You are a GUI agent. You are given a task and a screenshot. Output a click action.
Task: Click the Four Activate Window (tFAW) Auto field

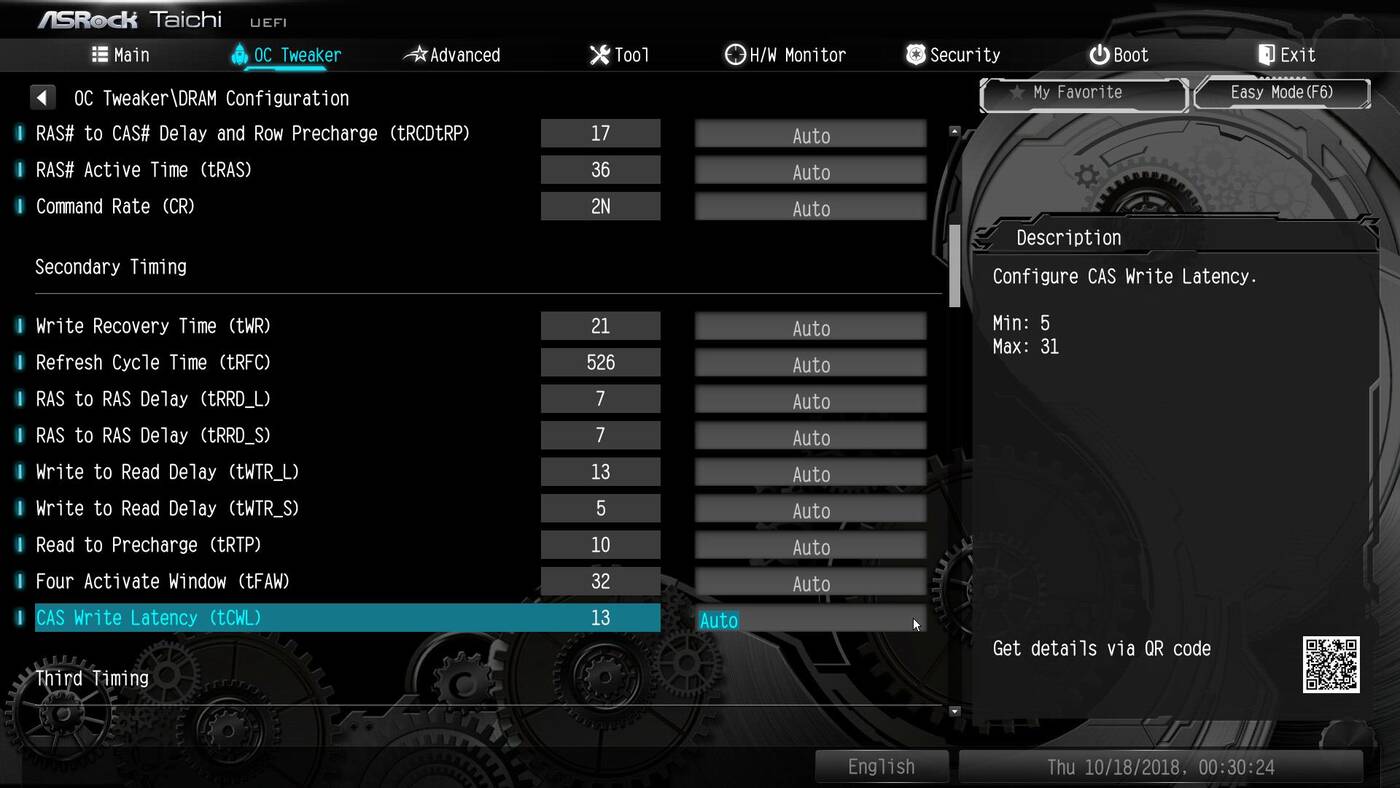pyautogui.click(x=810, y=584)
